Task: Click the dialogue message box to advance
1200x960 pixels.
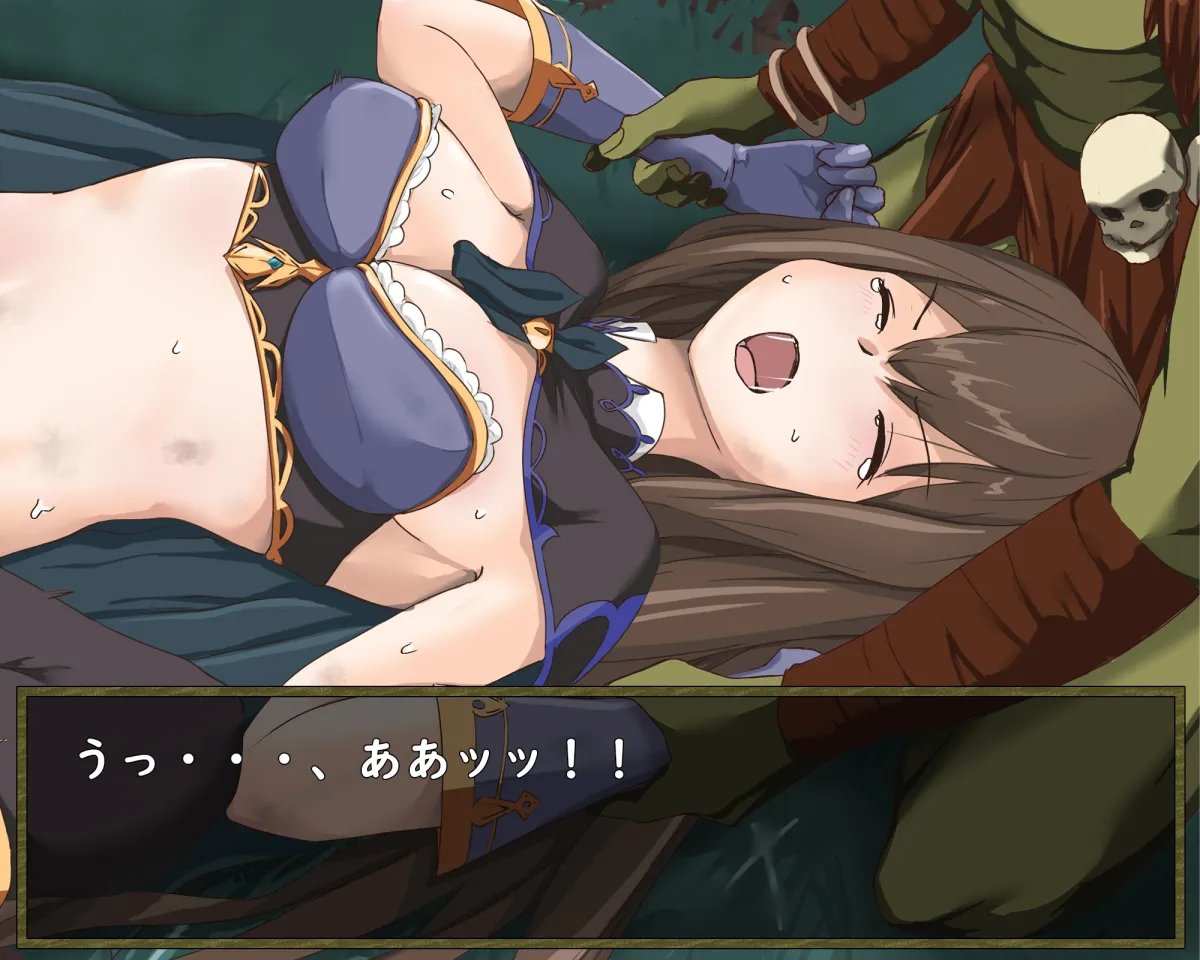Action: click(600, 815)
